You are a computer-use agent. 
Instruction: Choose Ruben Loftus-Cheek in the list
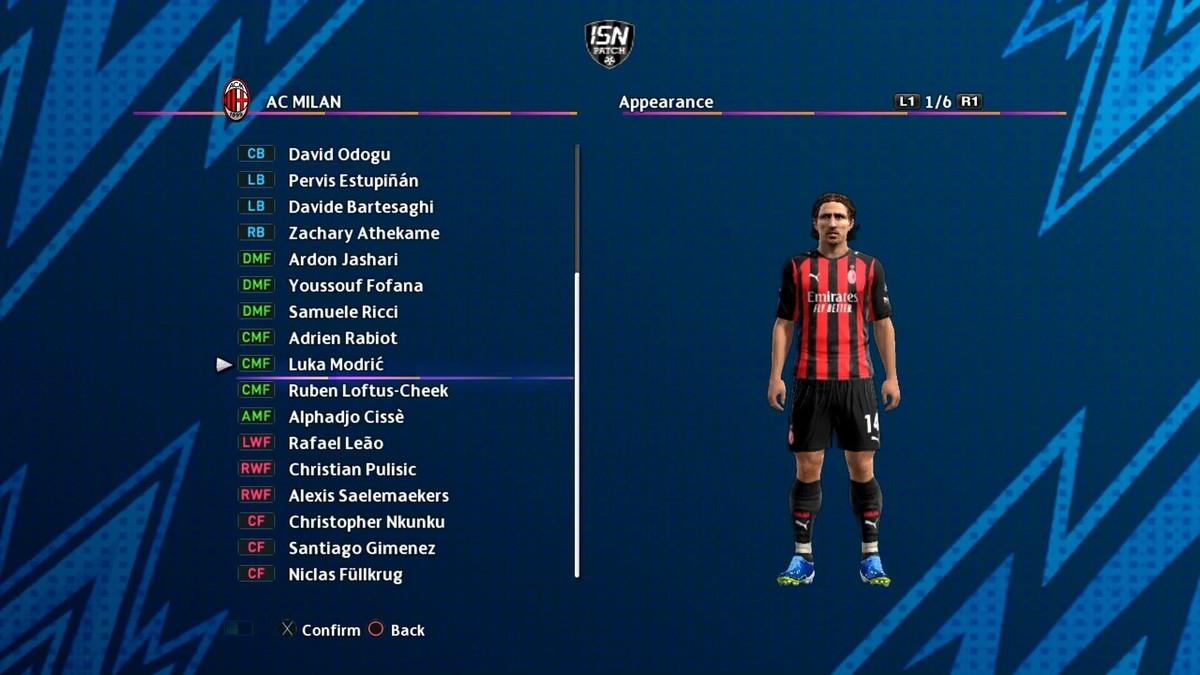pyautogui.click(x=368, y=391)
